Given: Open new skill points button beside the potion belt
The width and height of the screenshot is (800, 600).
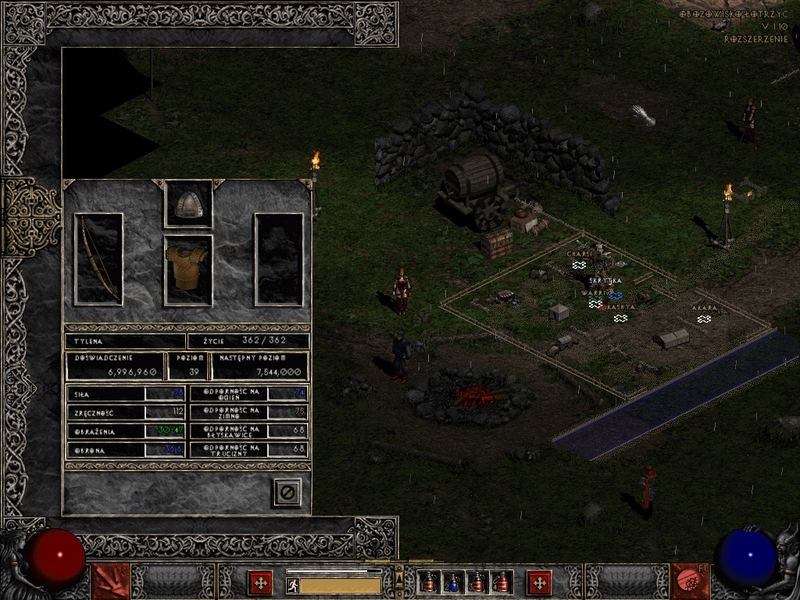Looking at the screenshot, I should click(540, 582).
